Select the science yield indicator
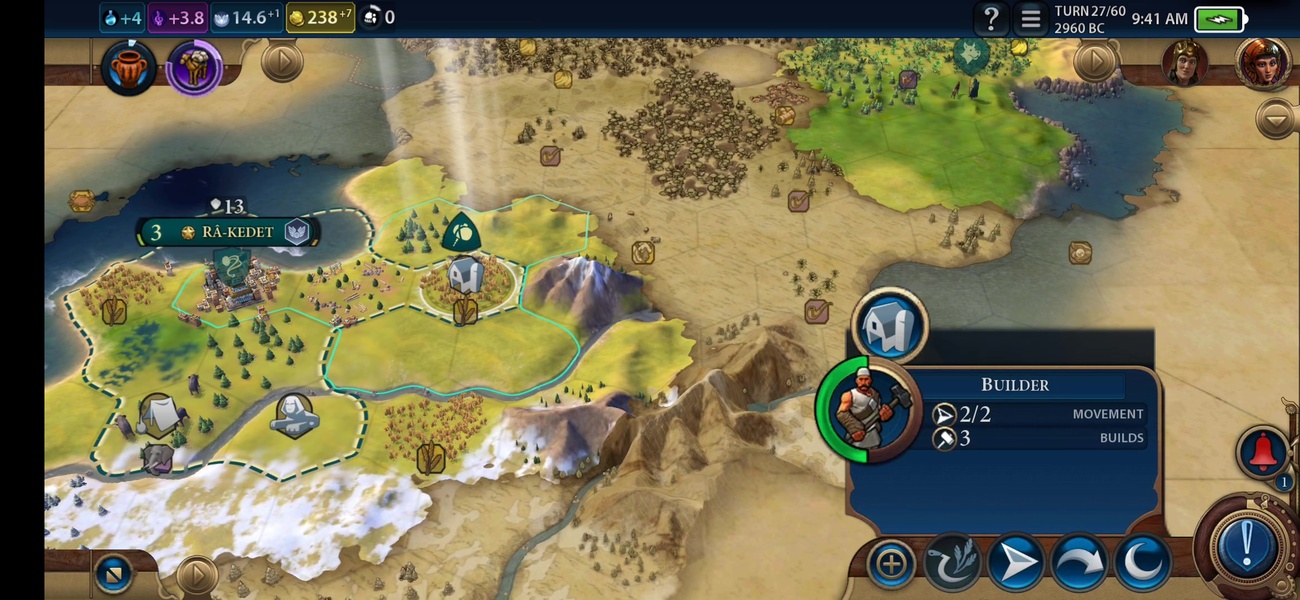 point(124,17)
